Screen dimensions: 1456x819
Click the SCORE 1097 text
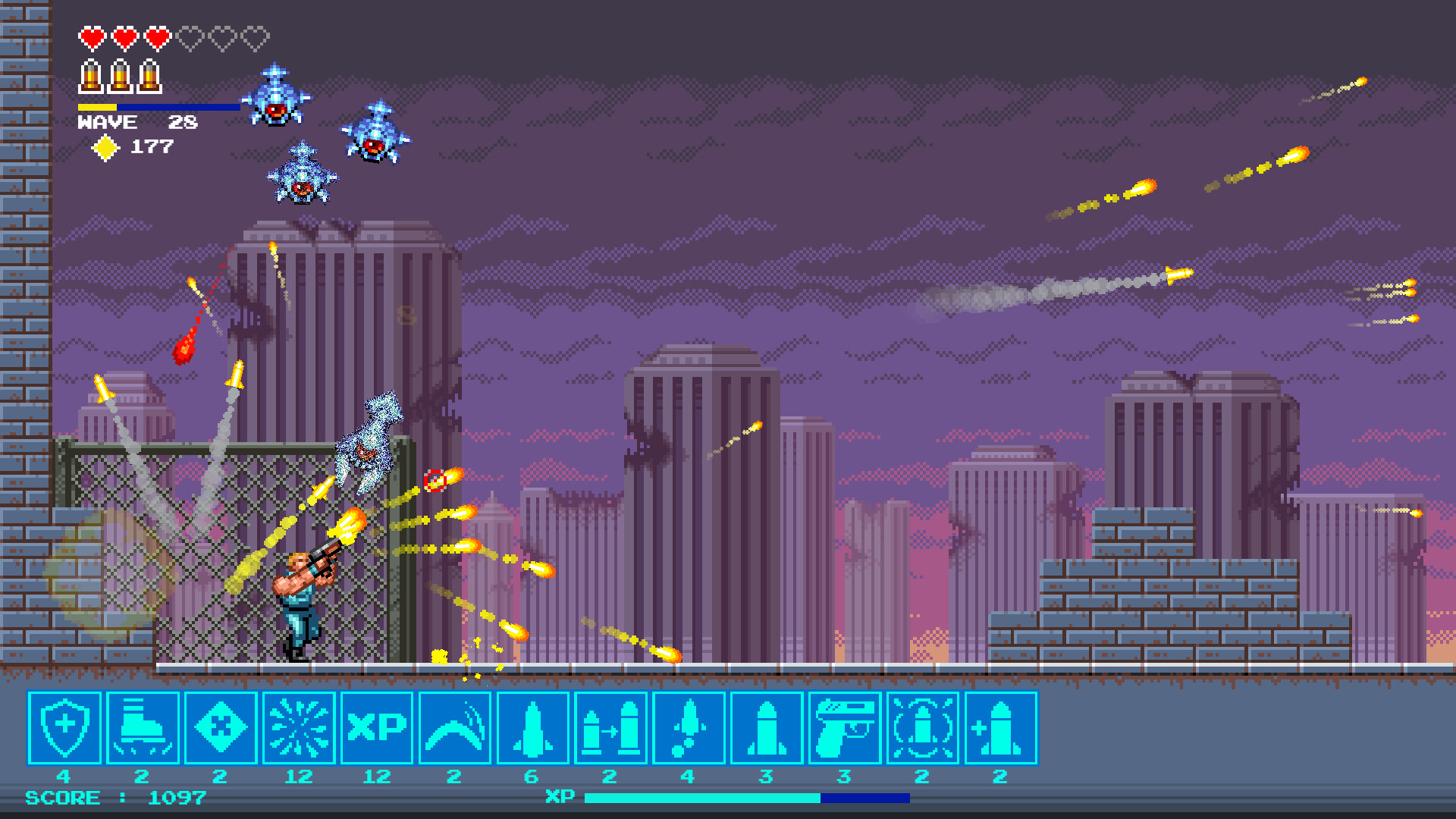(114, 797)
